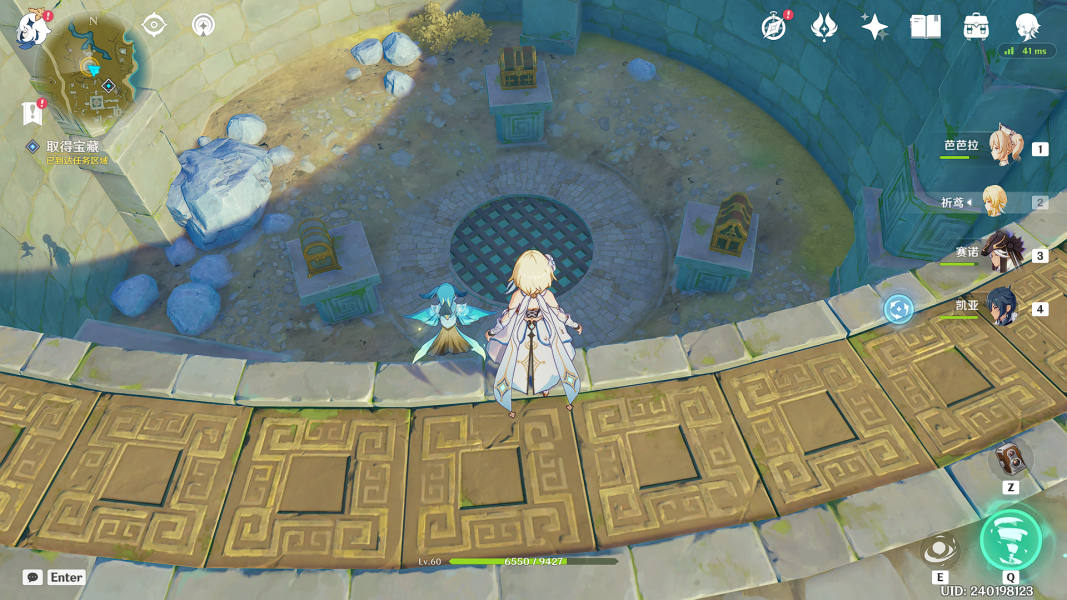Open the compass events icon
1067x600 pixels.
click(774, 27)
